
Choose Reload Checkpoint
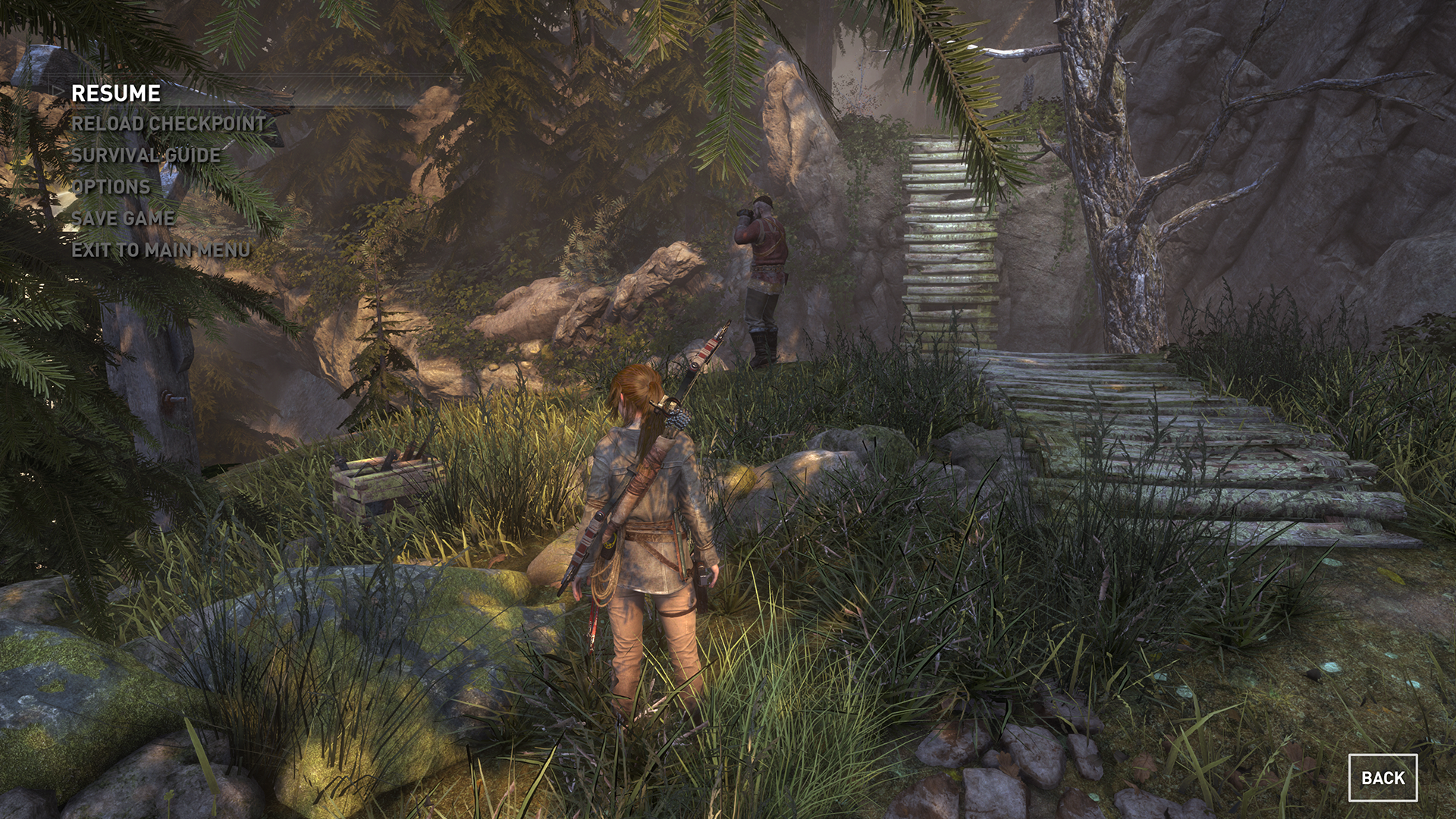[168, 124]
